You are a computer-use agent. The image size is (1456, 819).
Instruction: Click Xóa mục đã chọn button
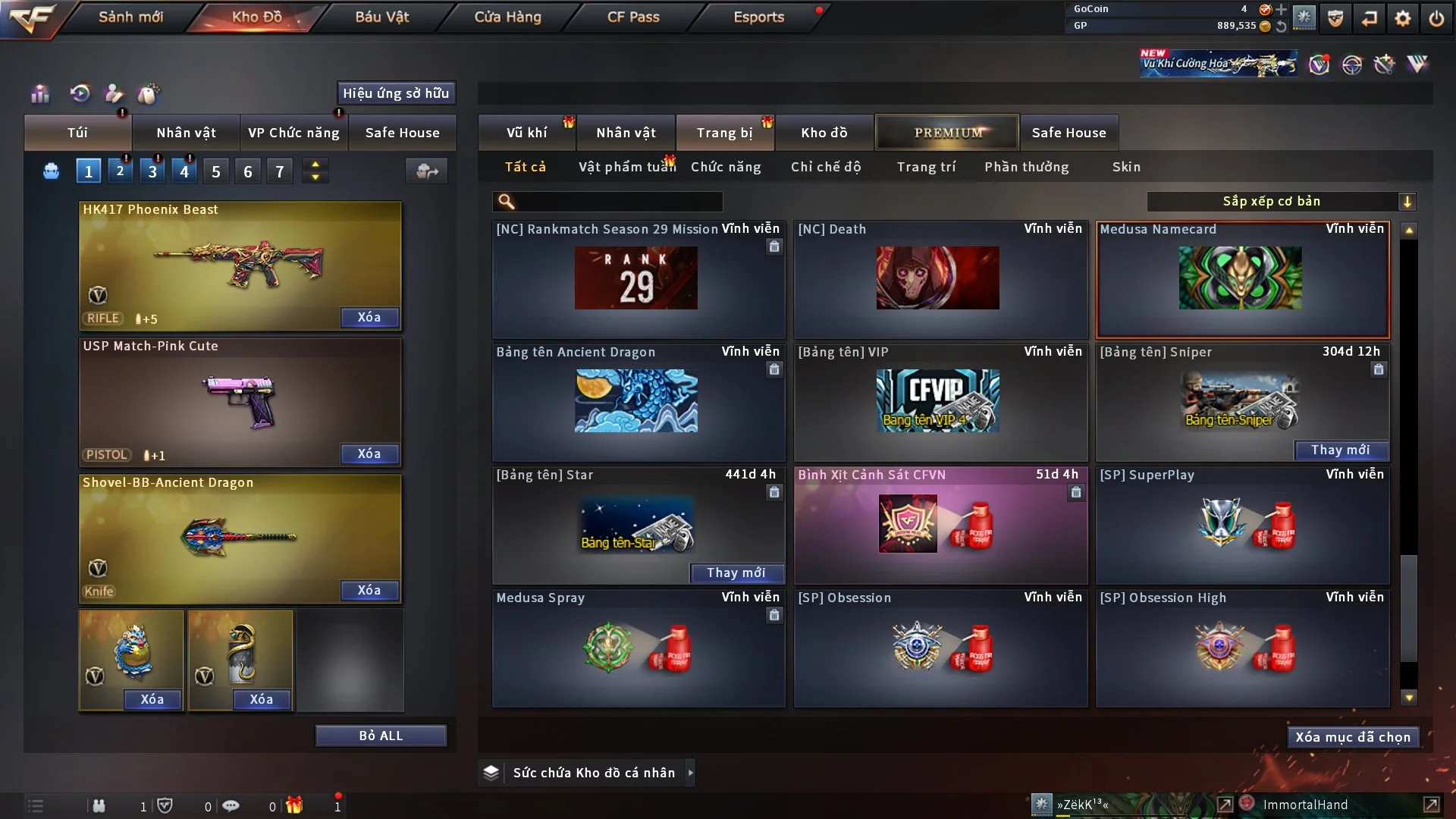click(x=1352, y=737)
